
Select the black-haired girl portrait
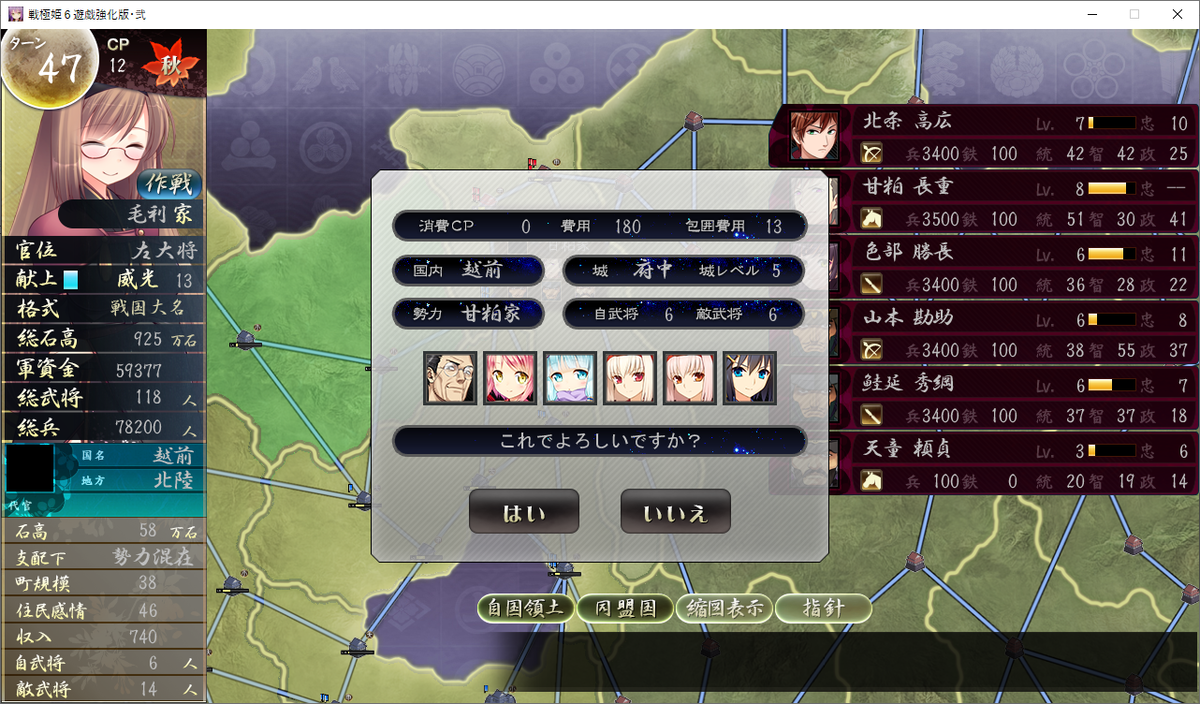click(750, 378)
